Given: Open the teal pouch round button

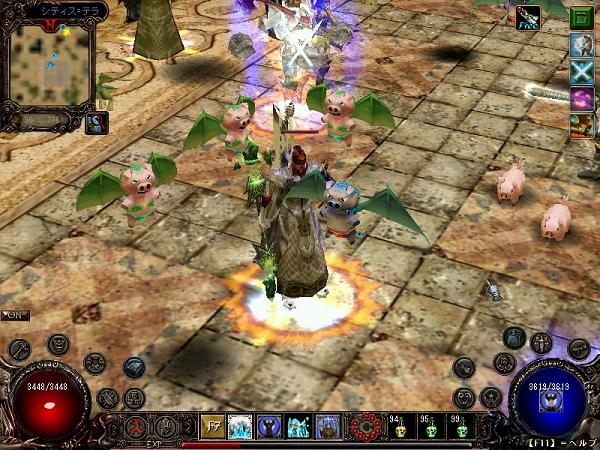Looking at the screenshot, I should pos(514,337).
